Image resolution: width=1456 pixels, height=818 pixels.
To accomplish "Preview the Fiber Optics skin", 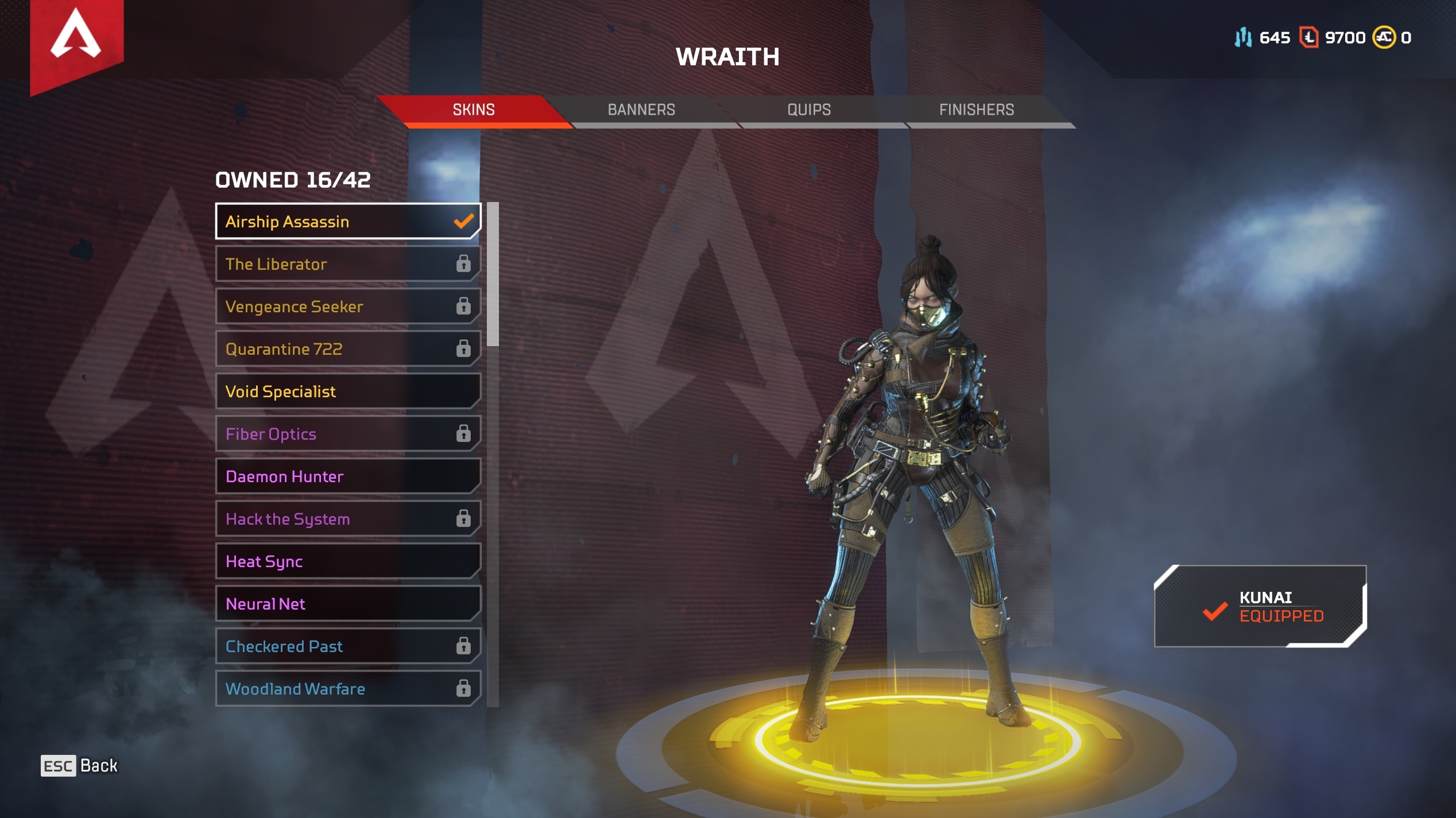I will click(347, 434).
